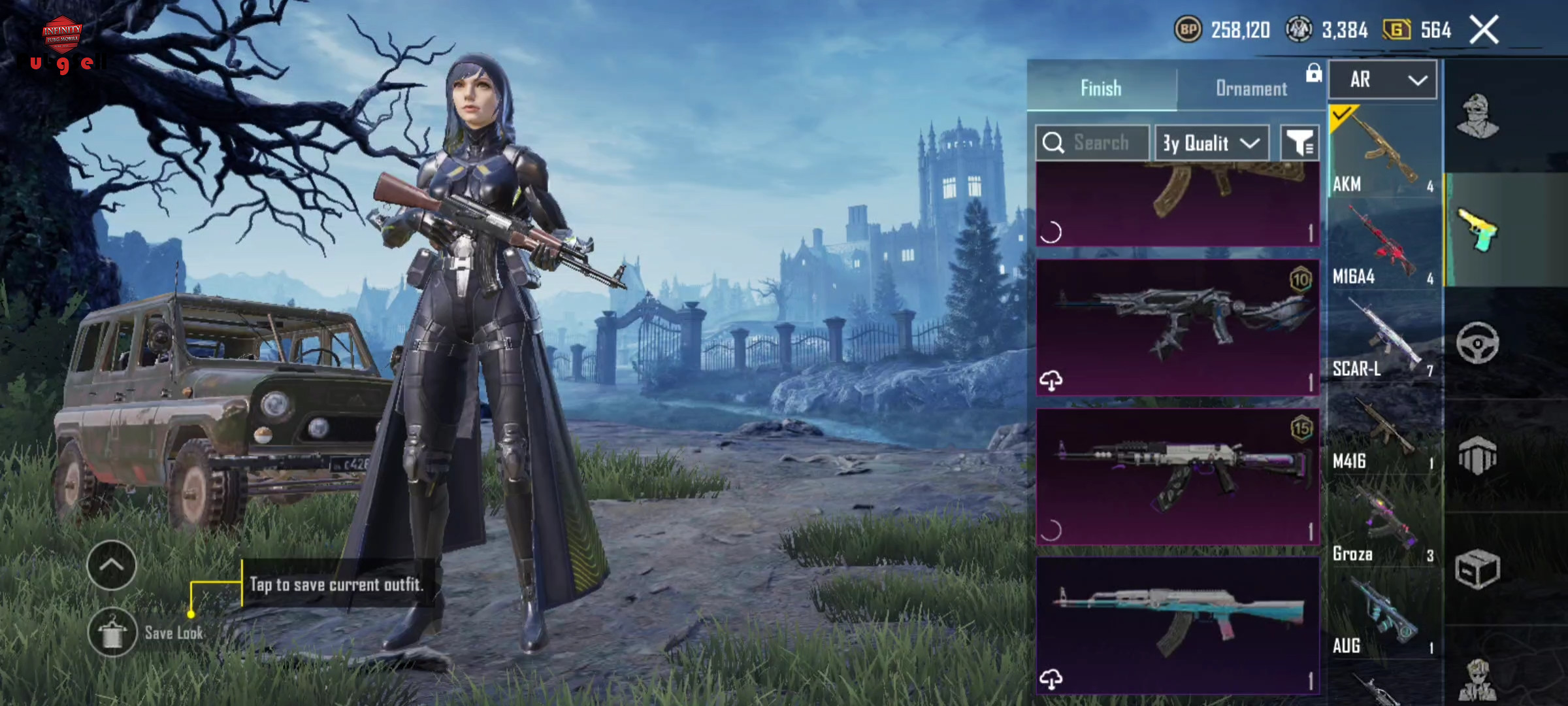Select the level 10 dark spiked AKM skin

(x=1177, y=327)
